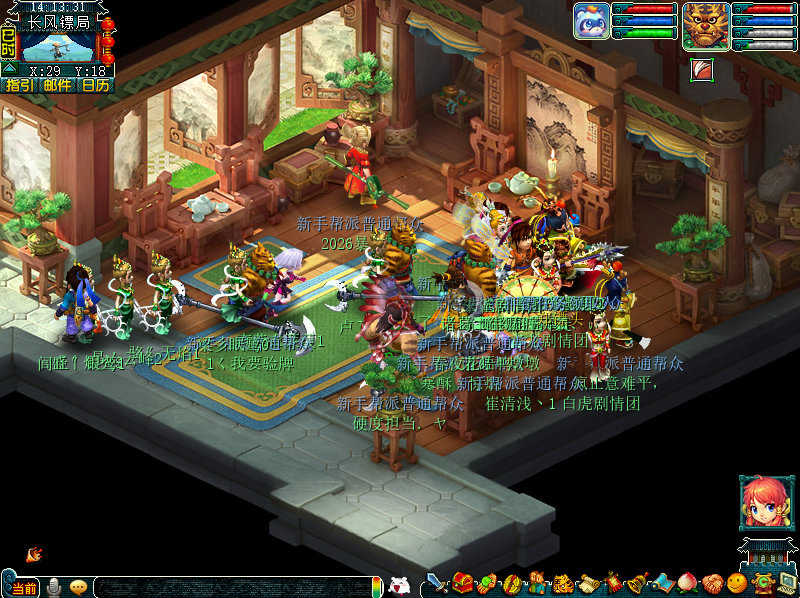Open the 指引 guide button
Viewport: 800px width, 598px height.
click(19, 85)
